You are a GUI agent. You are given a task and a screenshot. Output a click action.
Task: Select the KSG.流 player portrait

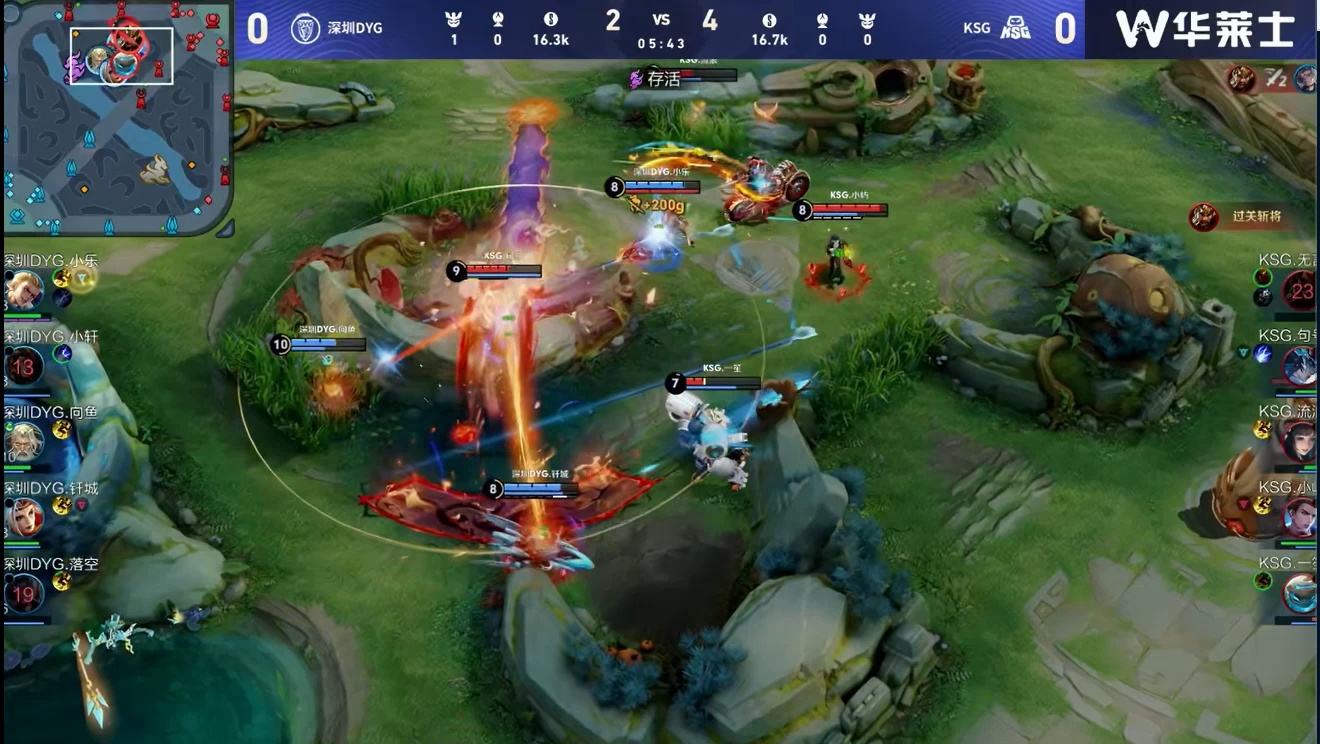(x=1299, y=442)
